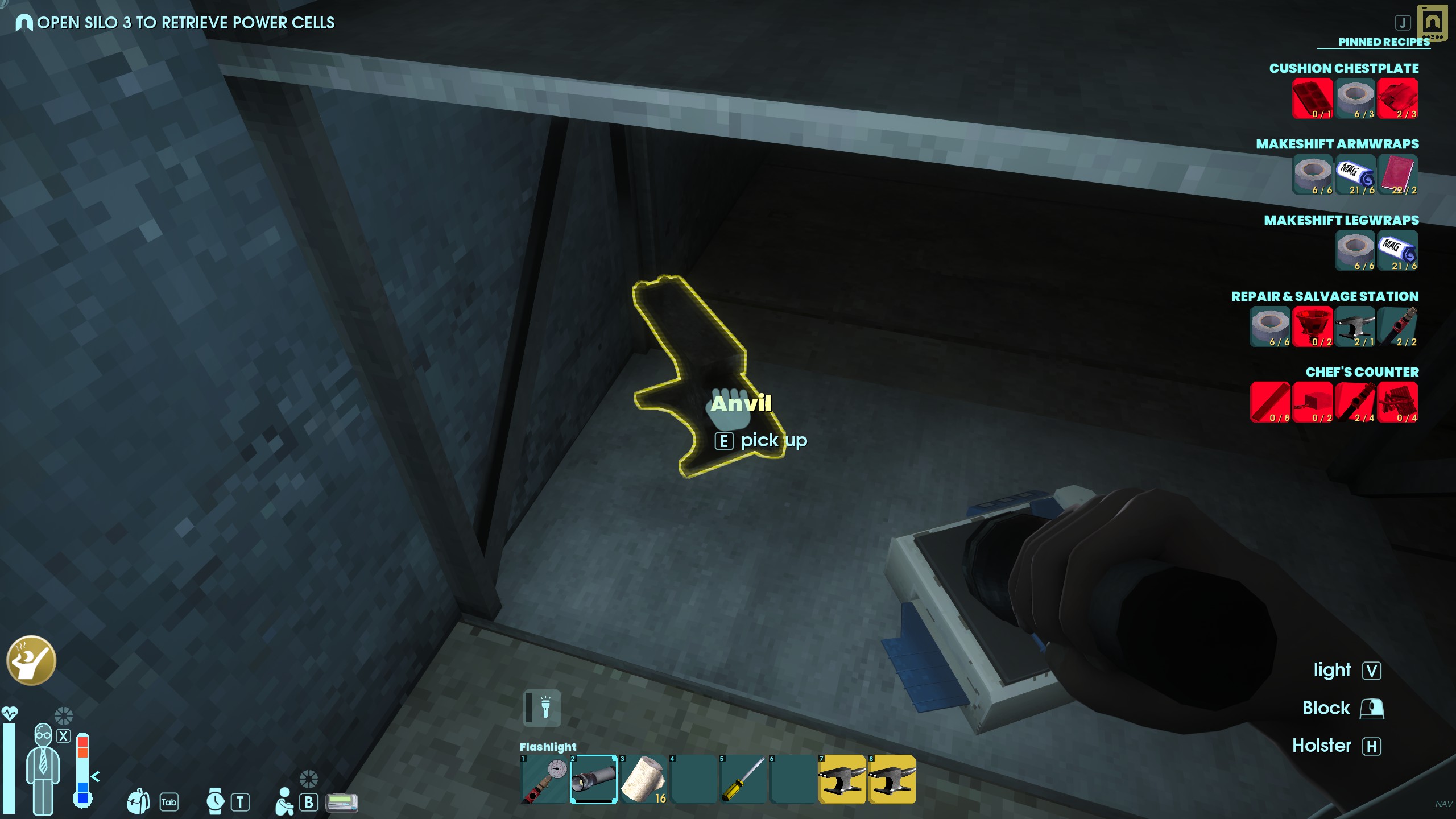
Task: Select the Makeshift Armwraps pinned recipe title
Action: click(1337, 144)
